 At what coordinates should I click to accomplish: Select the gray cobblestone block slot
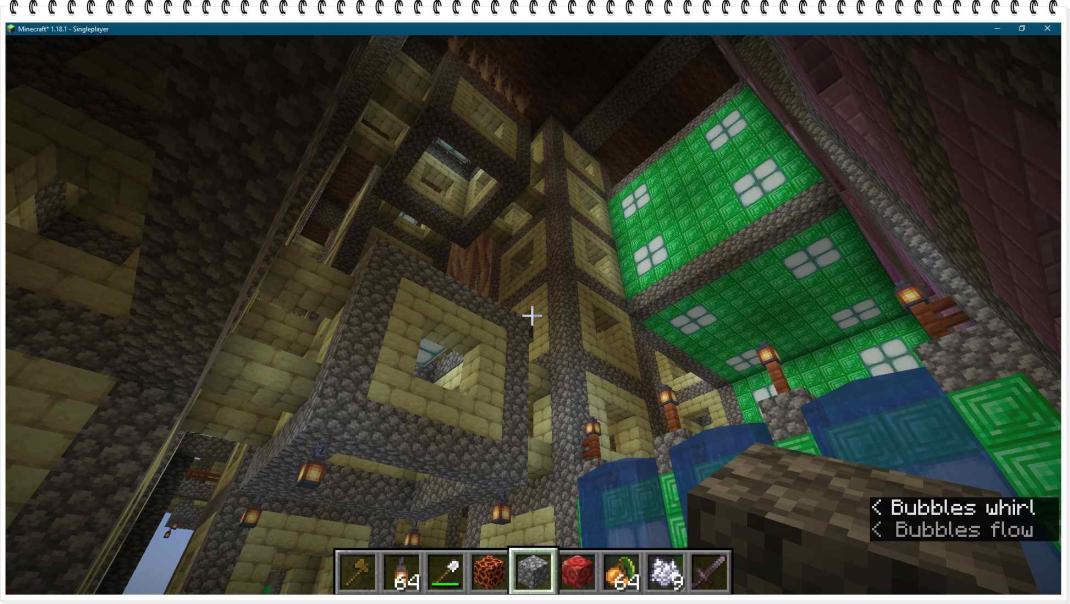(533, 571)
